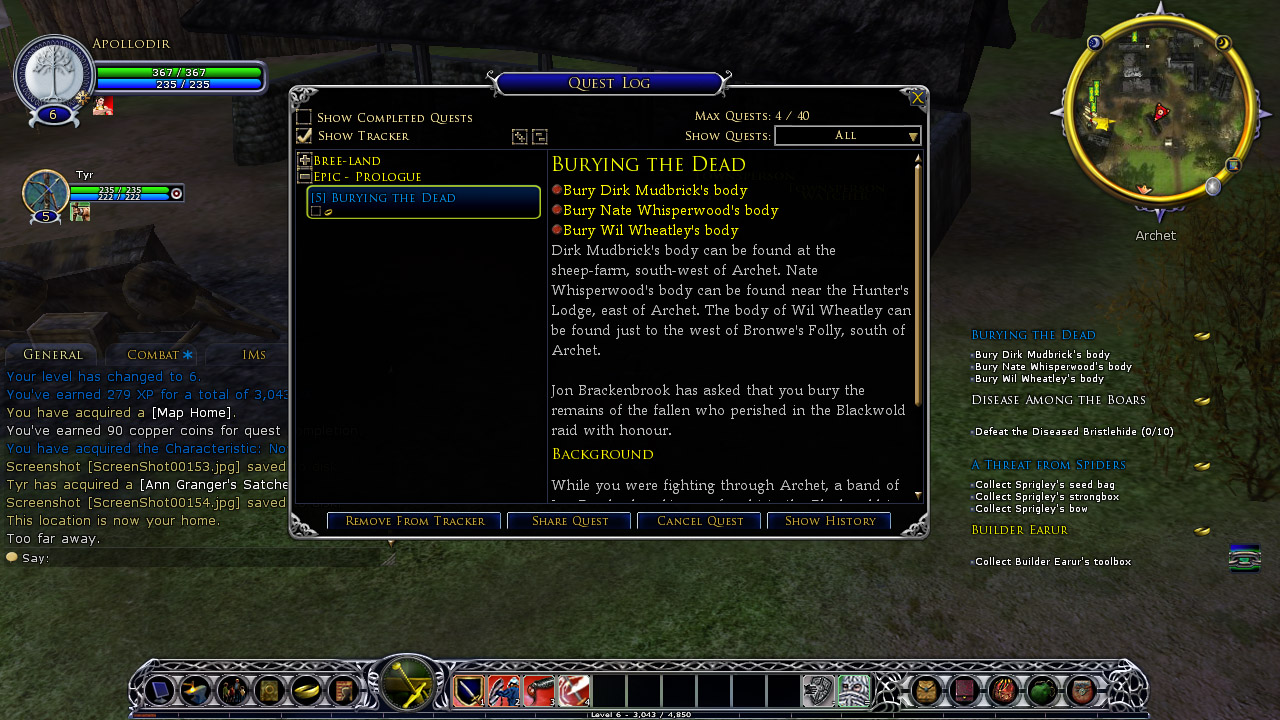This screenshot has height=720, width=1280.
Task: Expand the Bree-land quest category
Action: click(x=305, y=160)
